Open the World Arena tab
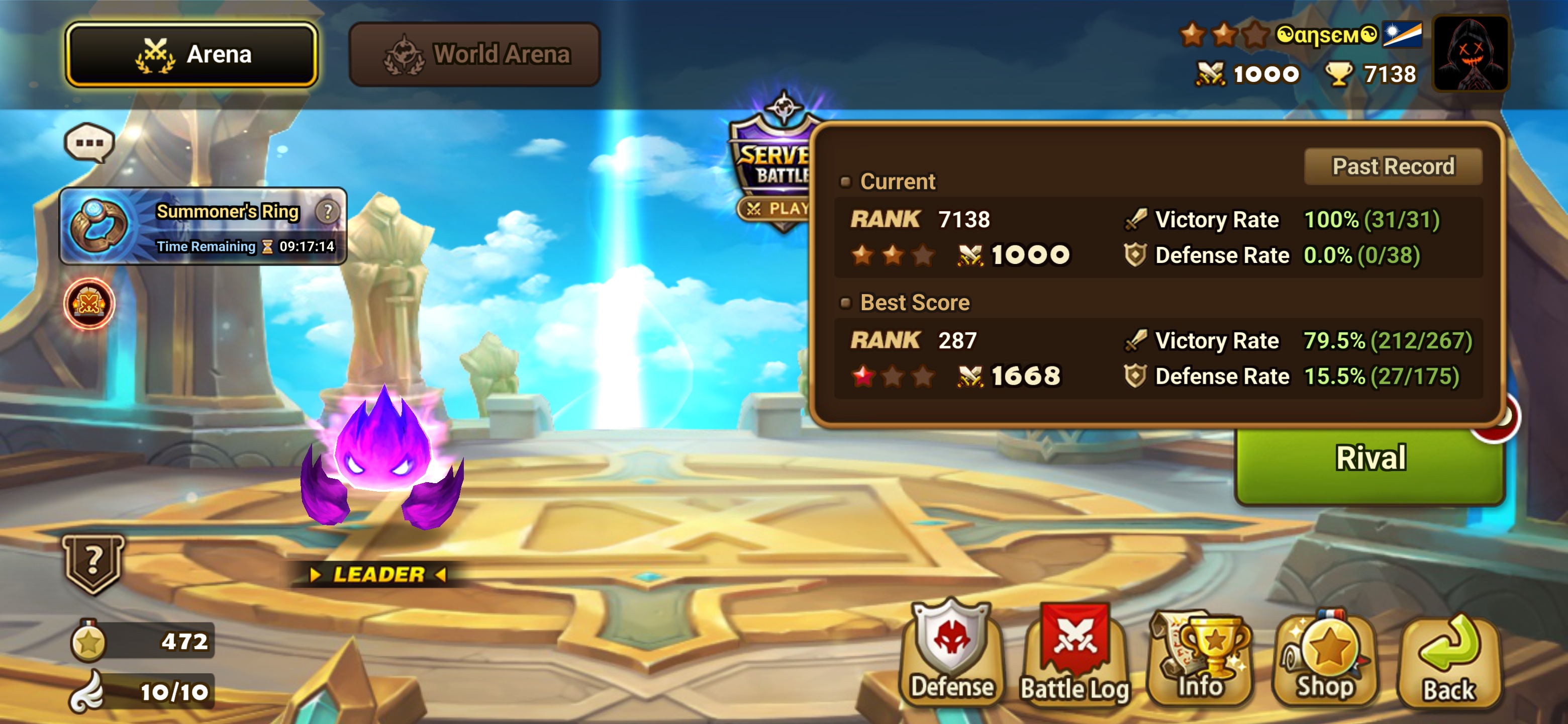 pos(474,54)
